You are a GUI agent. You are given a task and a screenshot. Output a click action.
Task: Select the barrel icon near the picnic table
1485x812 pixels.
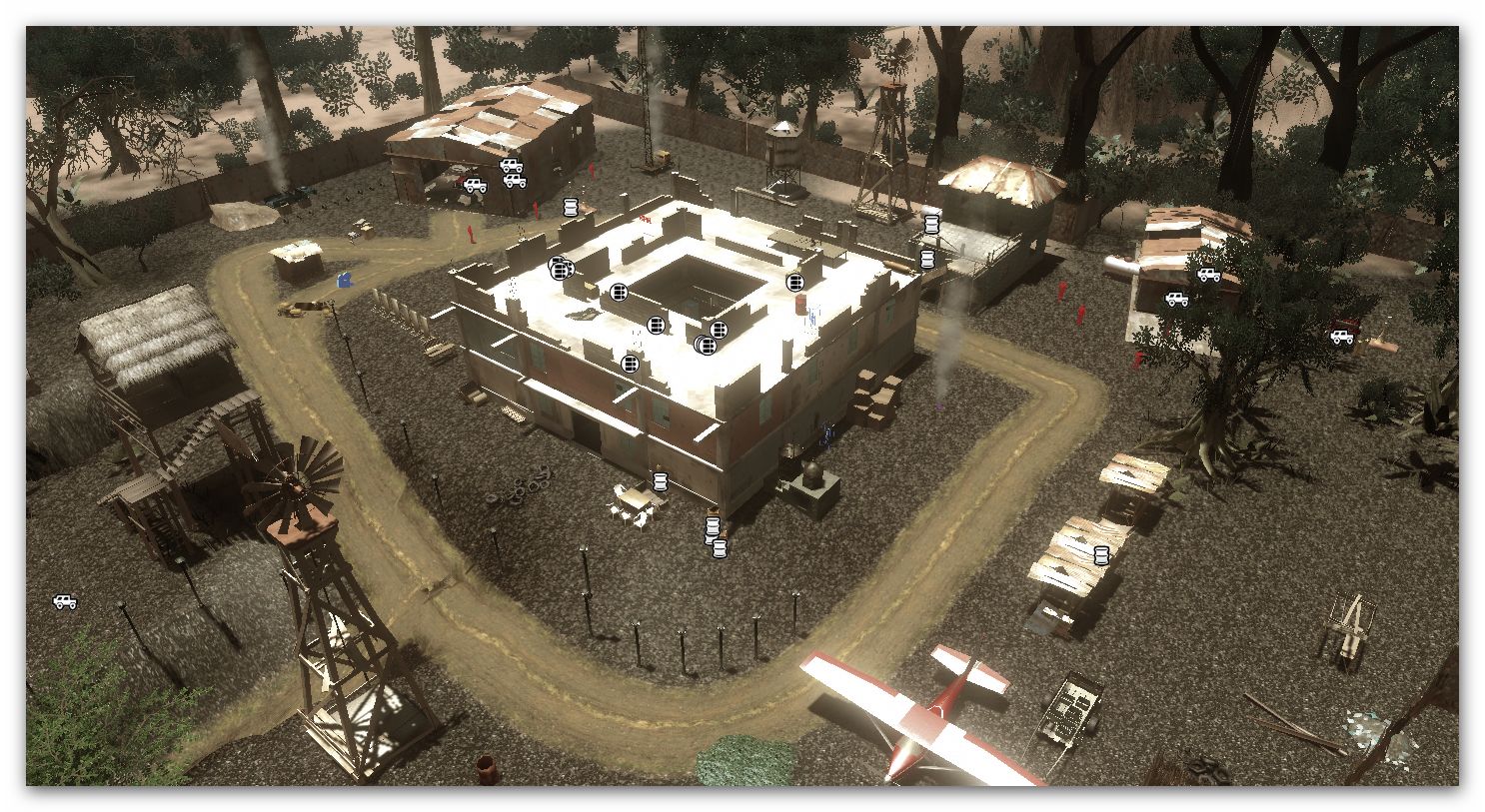pyautogui.click(x=659, y=479)
